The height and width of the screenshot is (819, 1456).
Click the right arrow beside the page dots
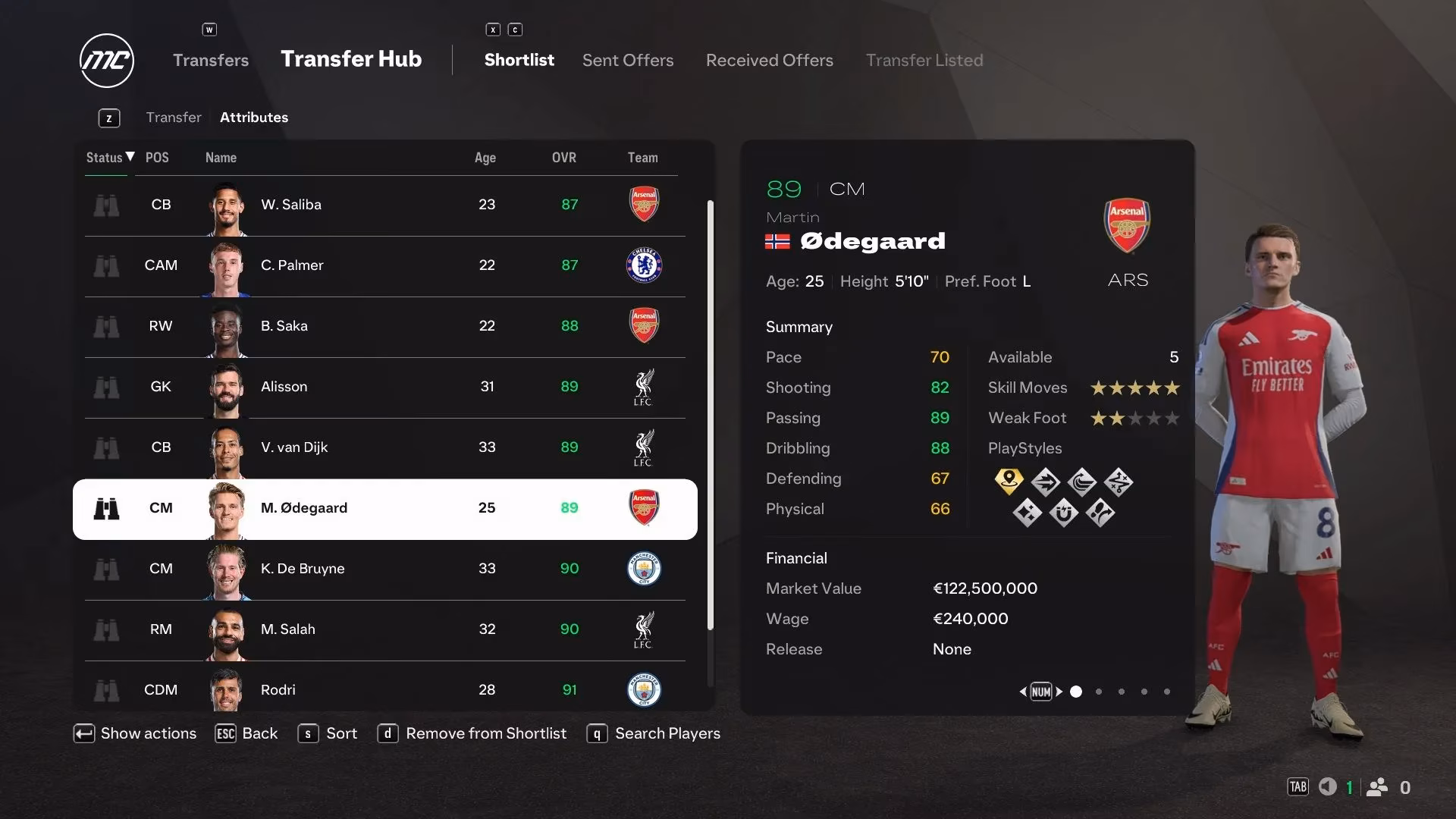tap(1059, 691)
